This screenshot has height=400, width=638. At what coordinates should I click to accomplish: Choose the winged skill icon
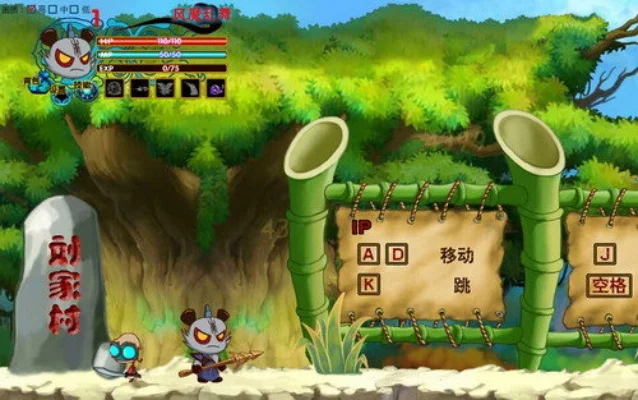point(165,88)
